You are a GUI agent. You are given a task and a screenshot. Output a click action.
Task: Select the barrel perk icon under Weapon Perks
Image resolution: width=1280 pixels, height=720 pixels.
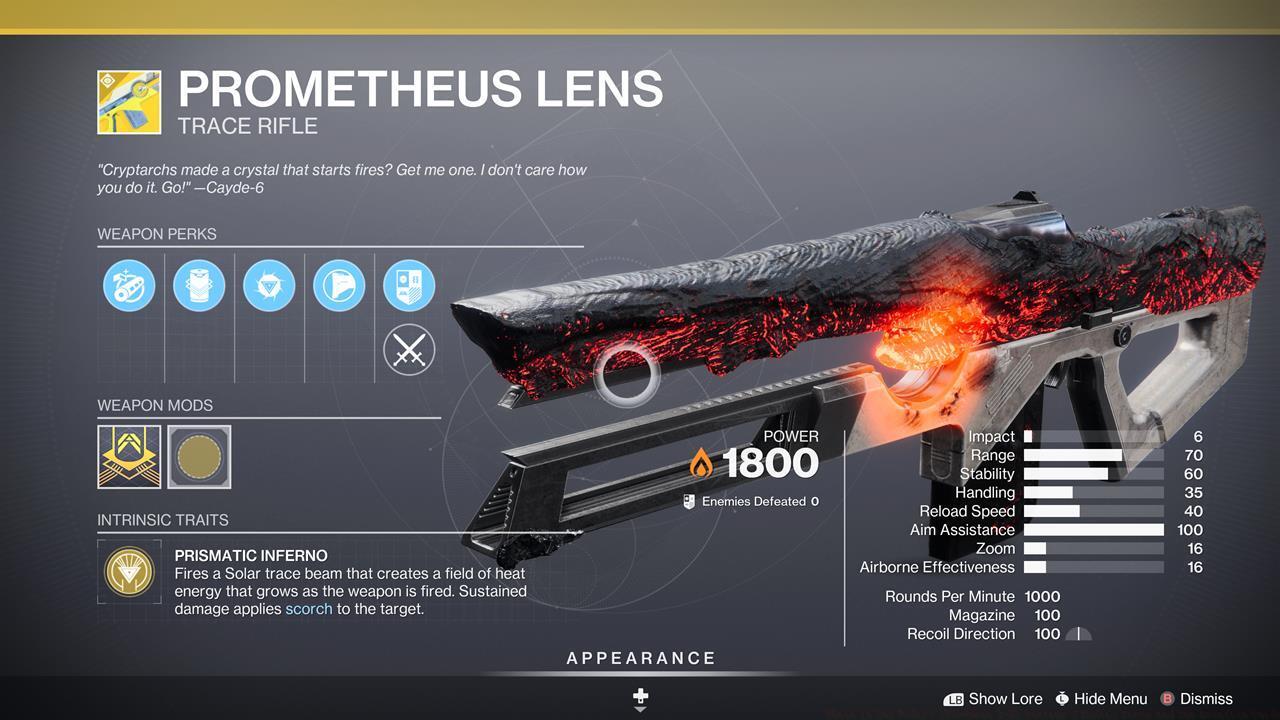point(129,286)
